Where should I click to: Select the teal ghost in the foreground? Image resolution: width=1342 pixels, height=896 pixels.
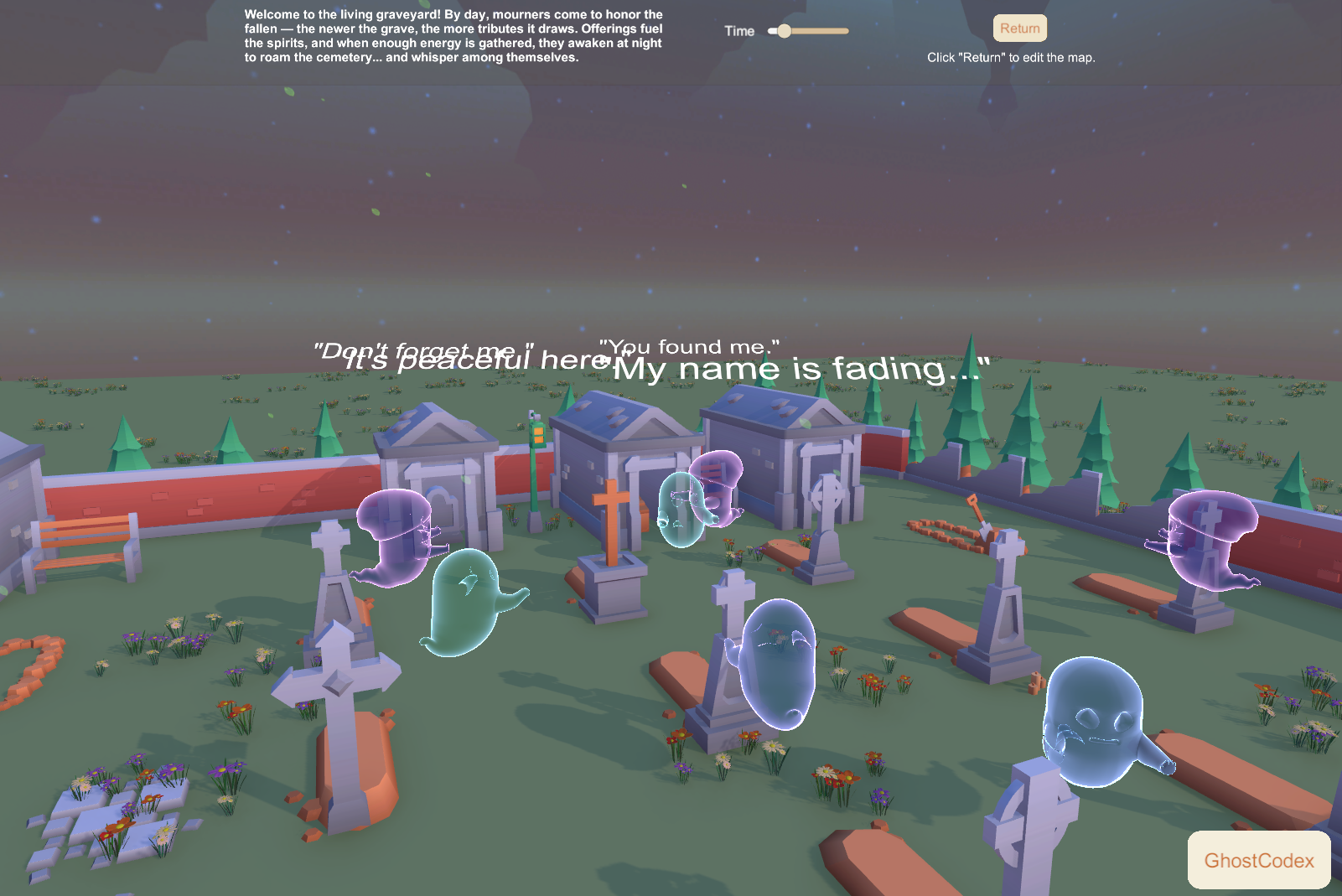[466, 603]
